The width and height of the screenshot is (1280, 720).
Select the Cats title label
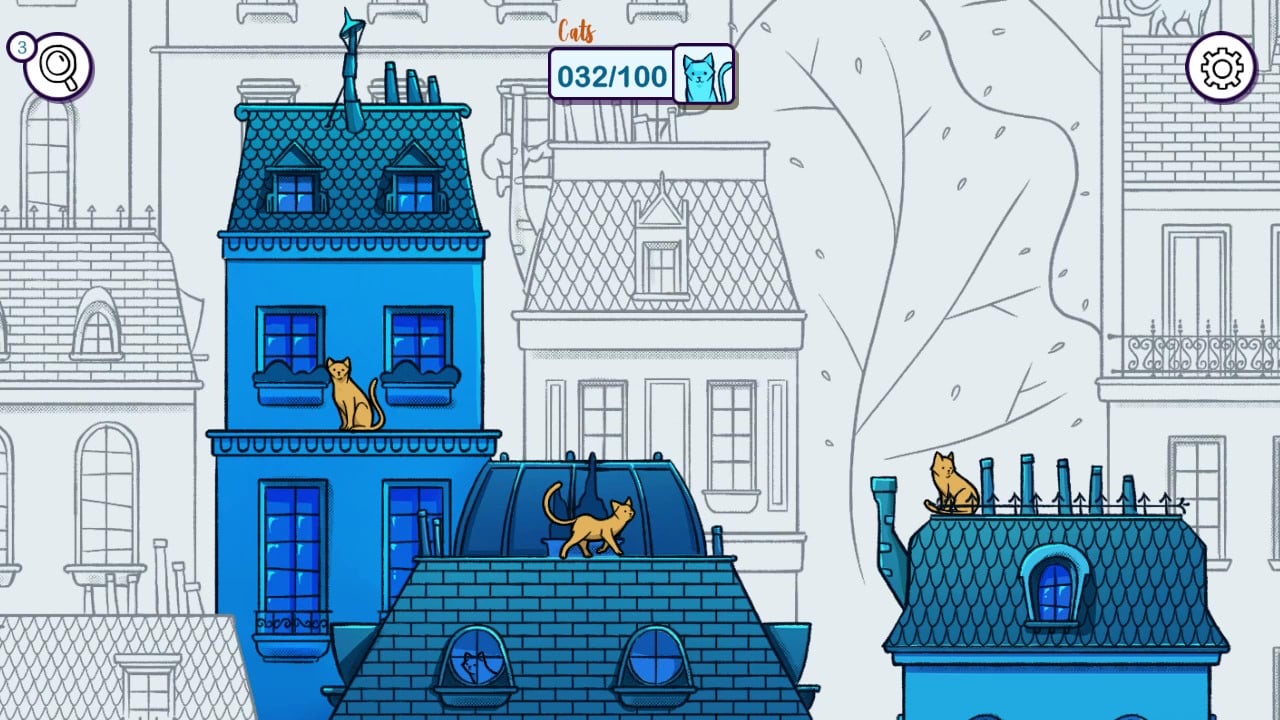pos(578,31)
